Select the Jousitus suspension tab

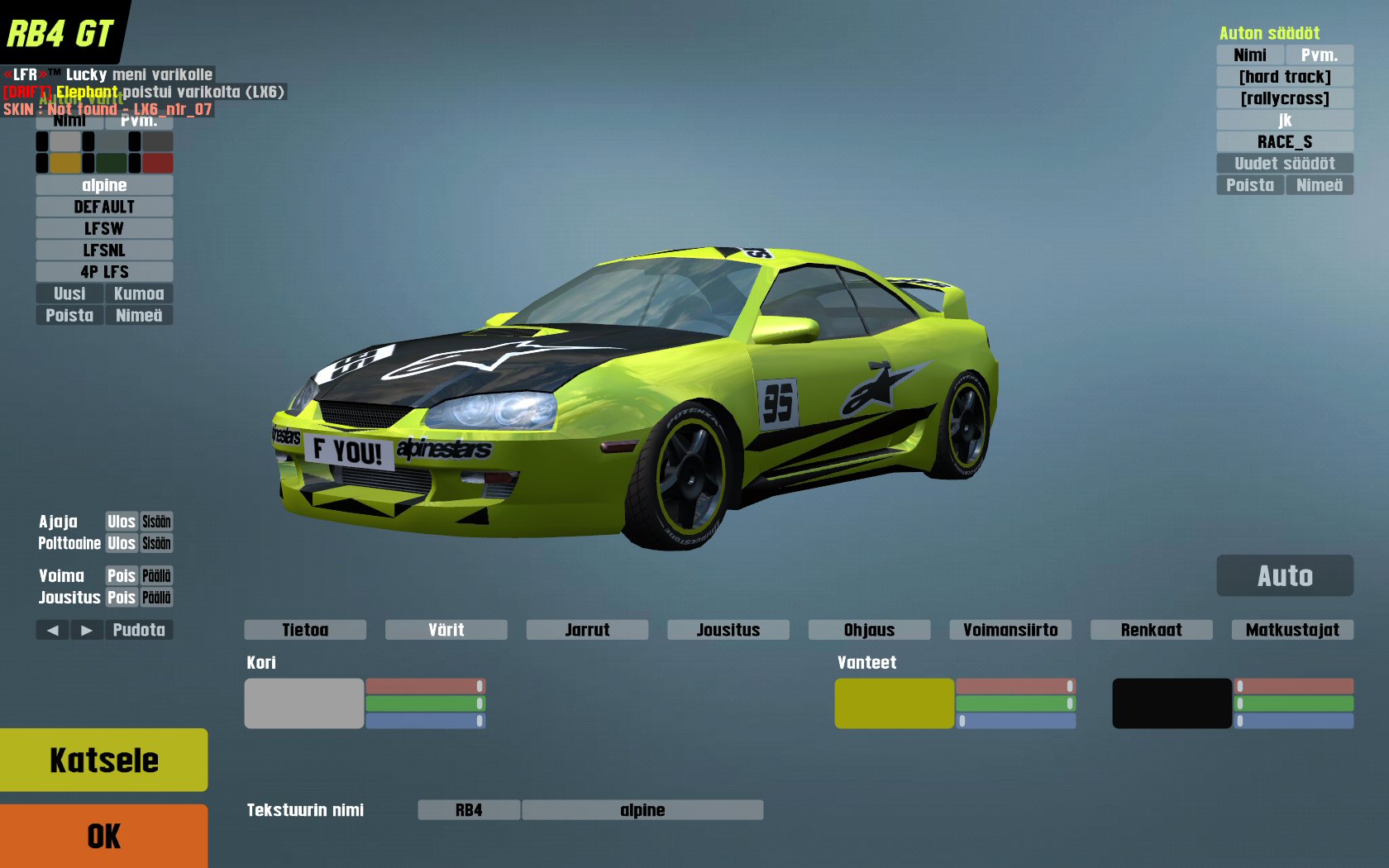pos(728,630)
